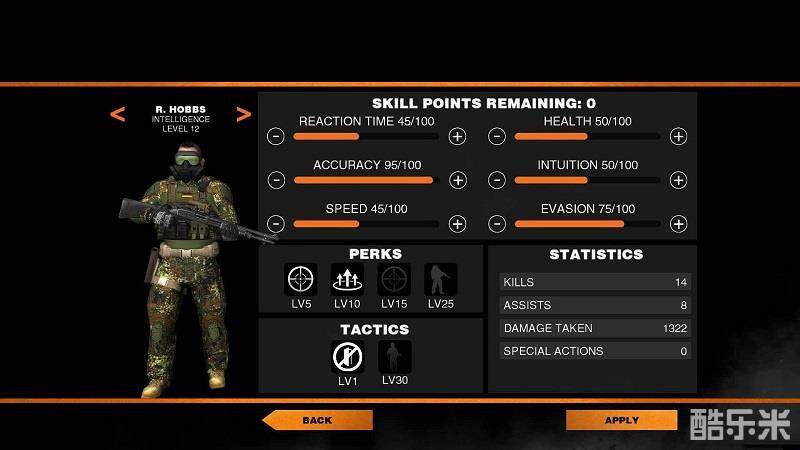Image resolution: width=800 pixels, height=450 pixels.
Task: Select the locked LV25 soldier perk icon
Action: [440, 278]
